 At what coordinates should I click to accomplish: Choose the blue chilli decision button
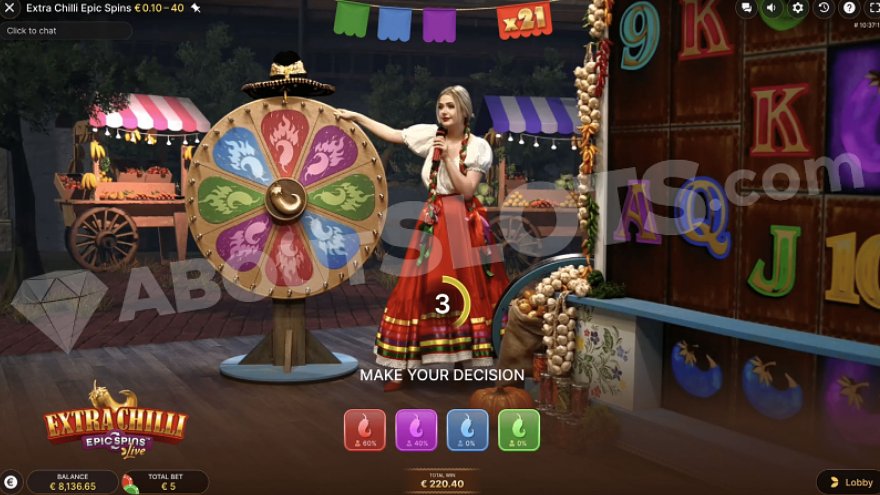(x=467, y=429)
